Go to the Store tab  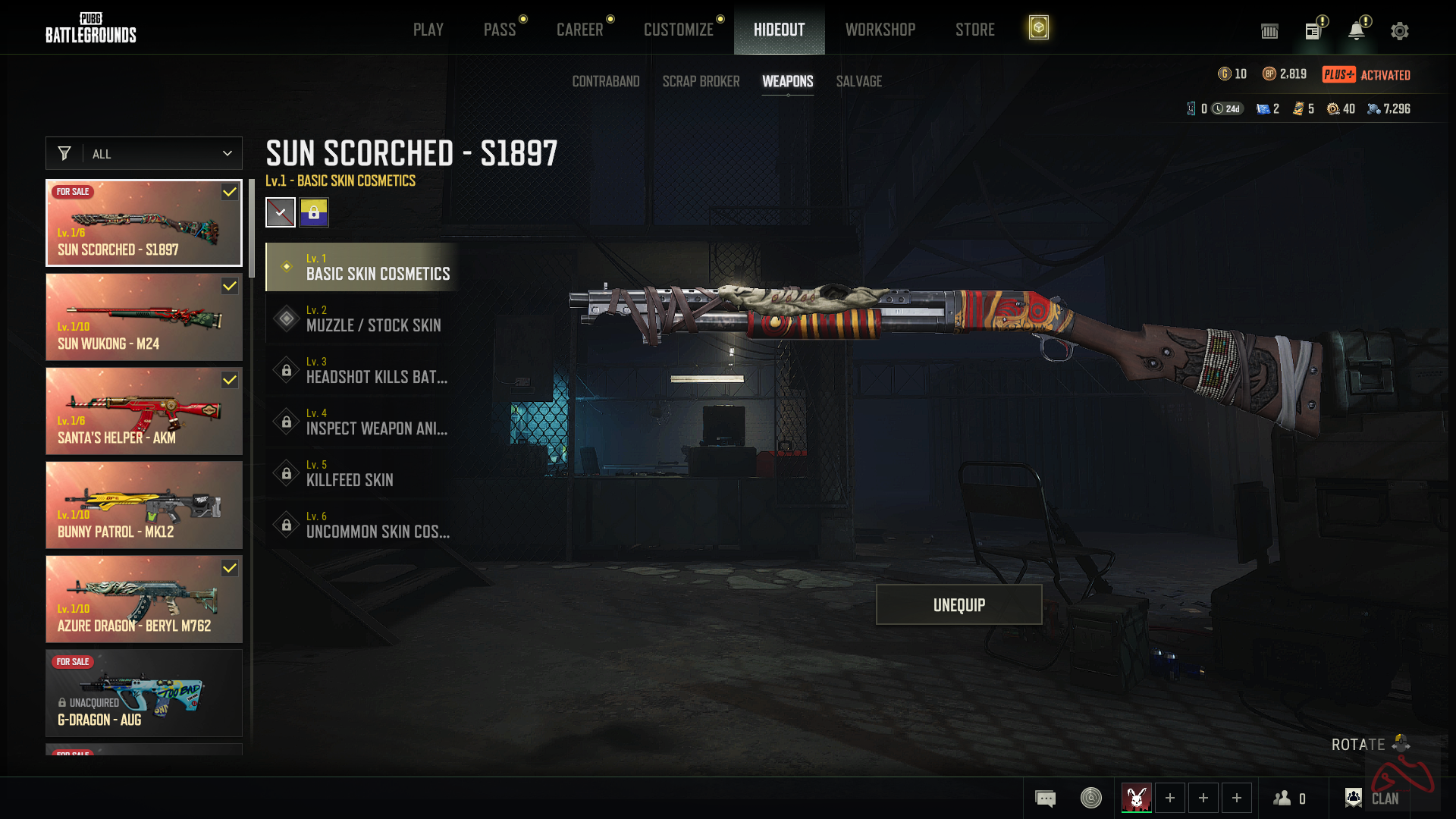pos(974,30)
